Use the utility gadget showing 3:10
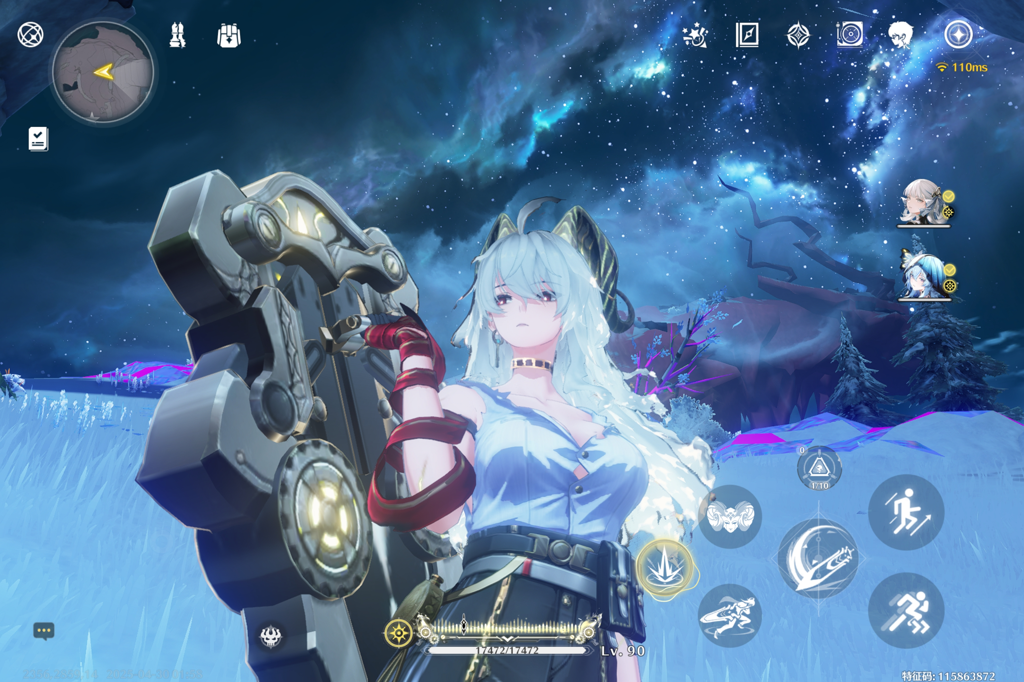The image size is (1024, 682). click(x=819, y=467)
